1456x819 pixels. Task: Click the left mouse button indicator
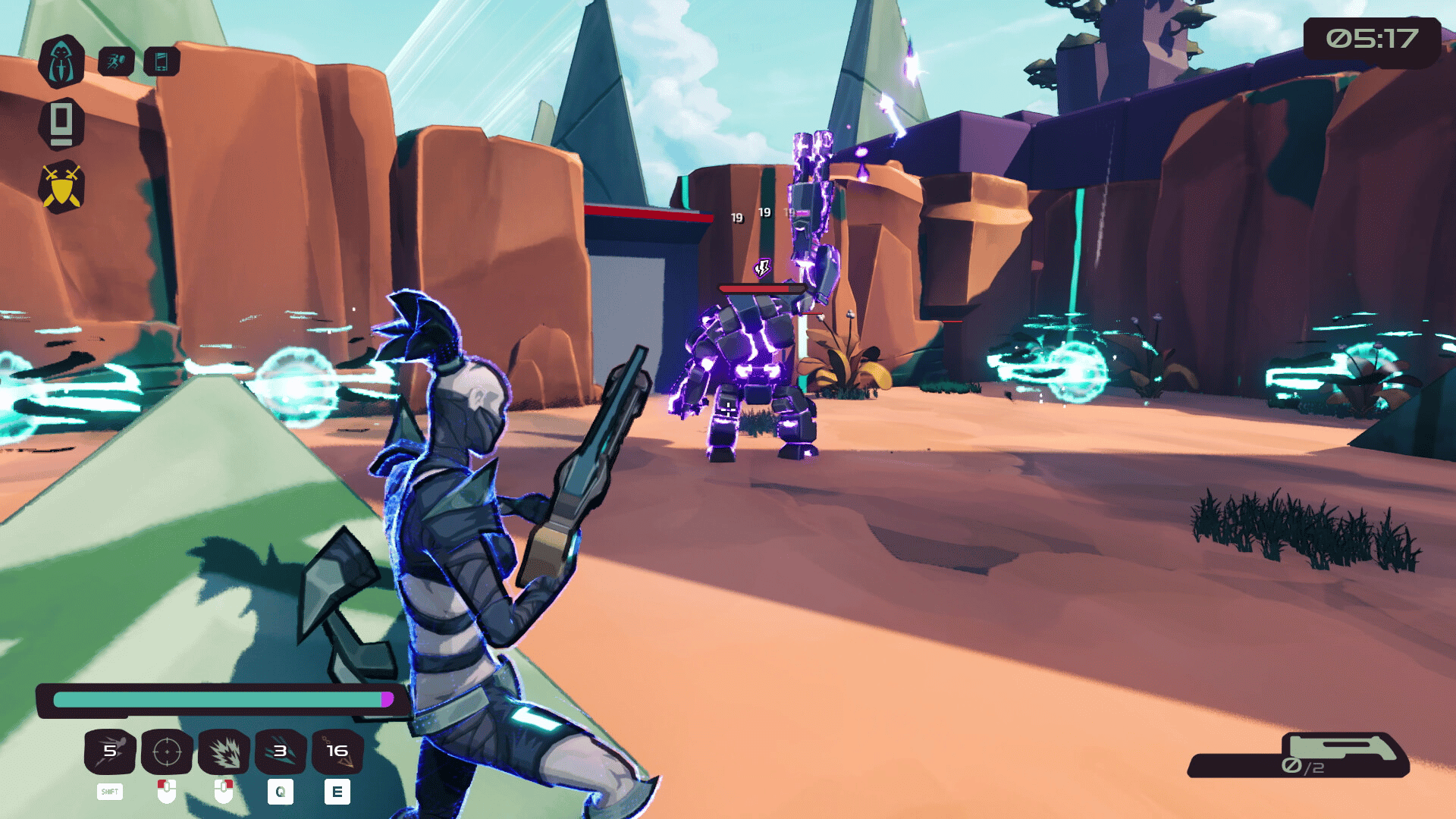click(168, 792)
